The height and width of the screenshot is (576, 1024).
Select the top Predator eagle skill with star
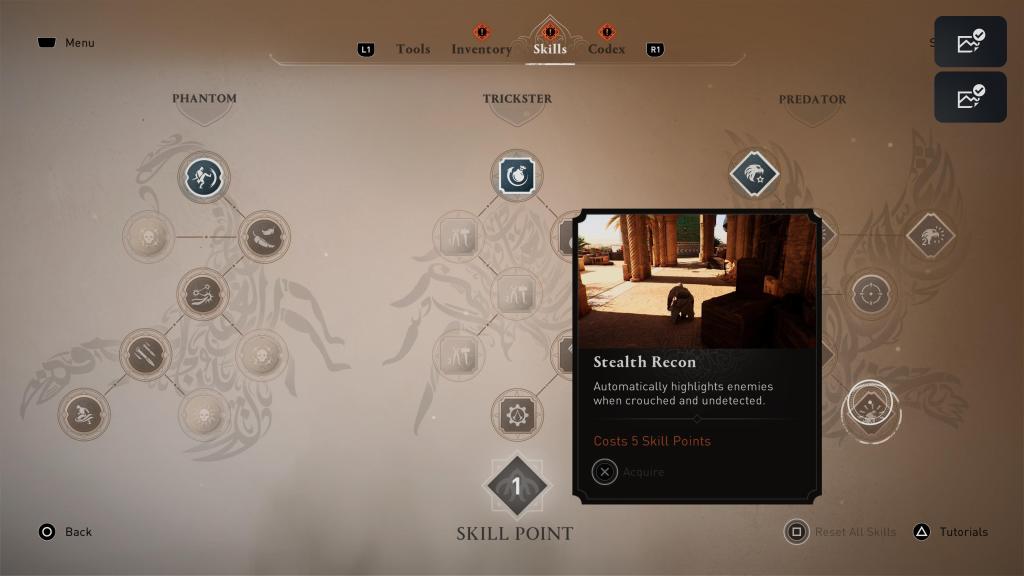pyautogui.click(x=754, y=175)
